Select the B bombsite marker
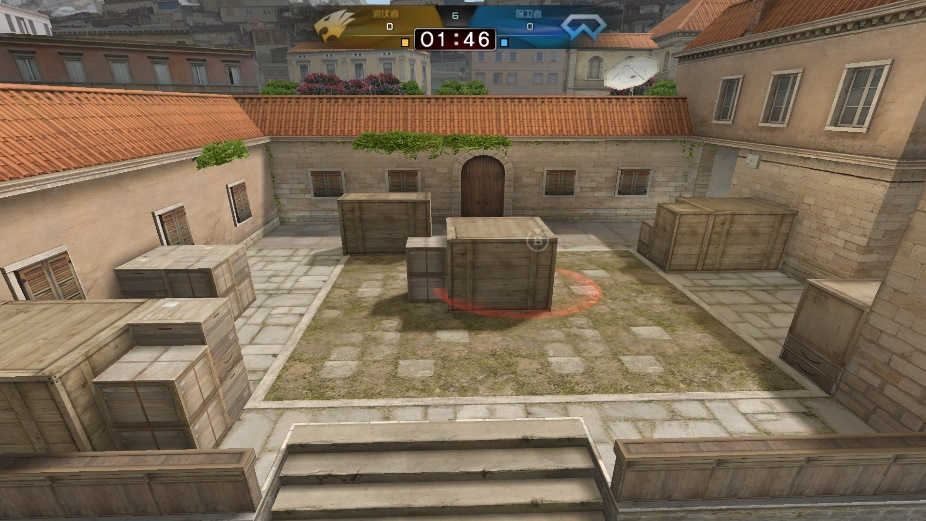 [537, 240]
